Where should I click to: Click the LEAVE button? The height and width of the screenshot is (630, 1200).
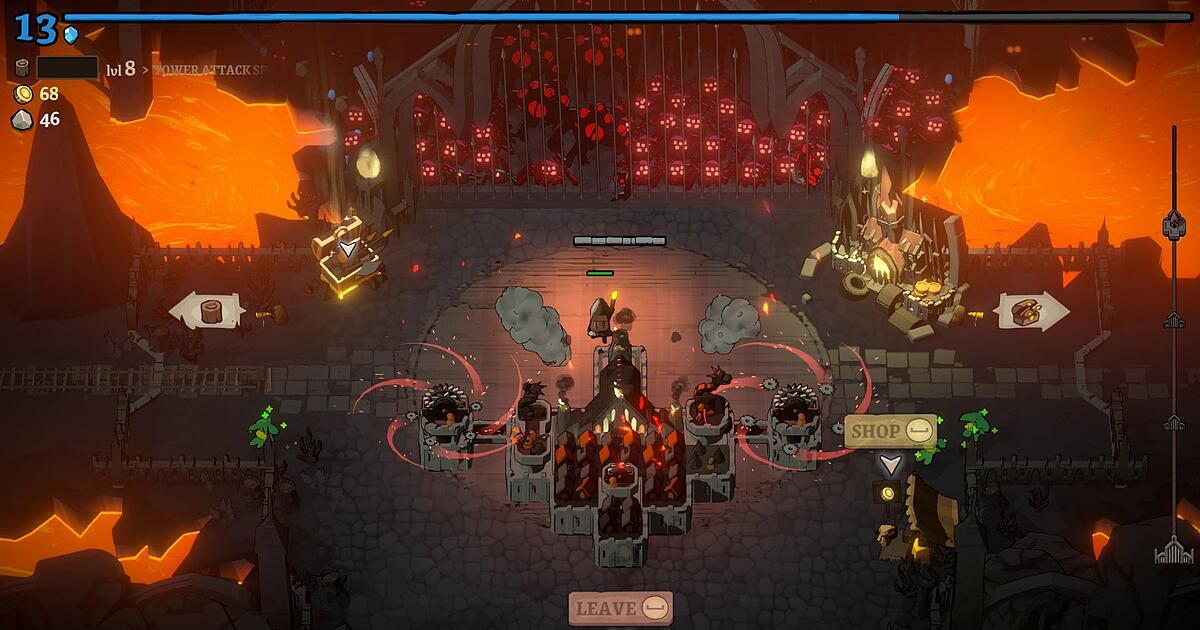[x=620, y=607]
